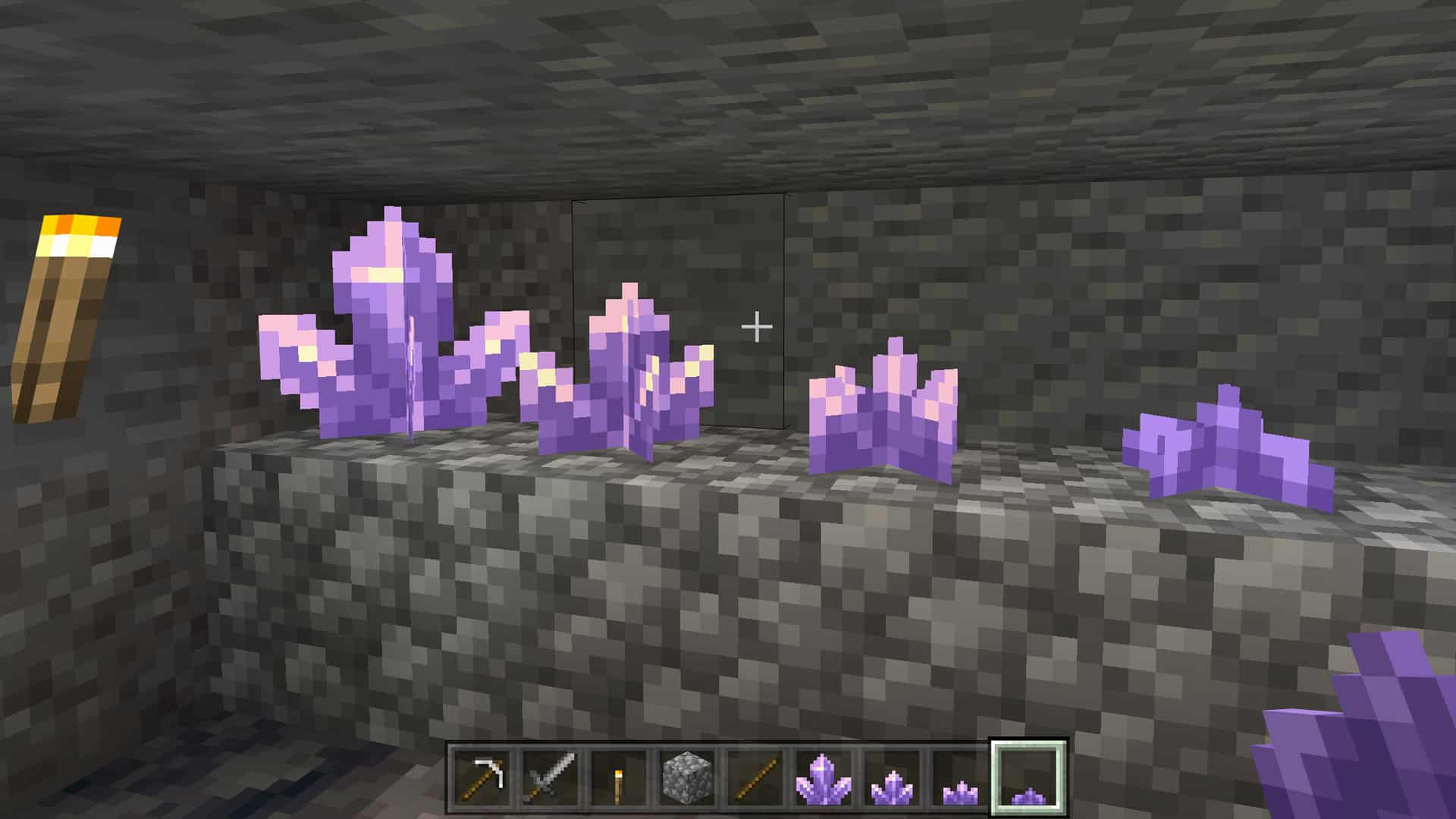Switch to the medium amethyst bud slot

coord(959,778)
